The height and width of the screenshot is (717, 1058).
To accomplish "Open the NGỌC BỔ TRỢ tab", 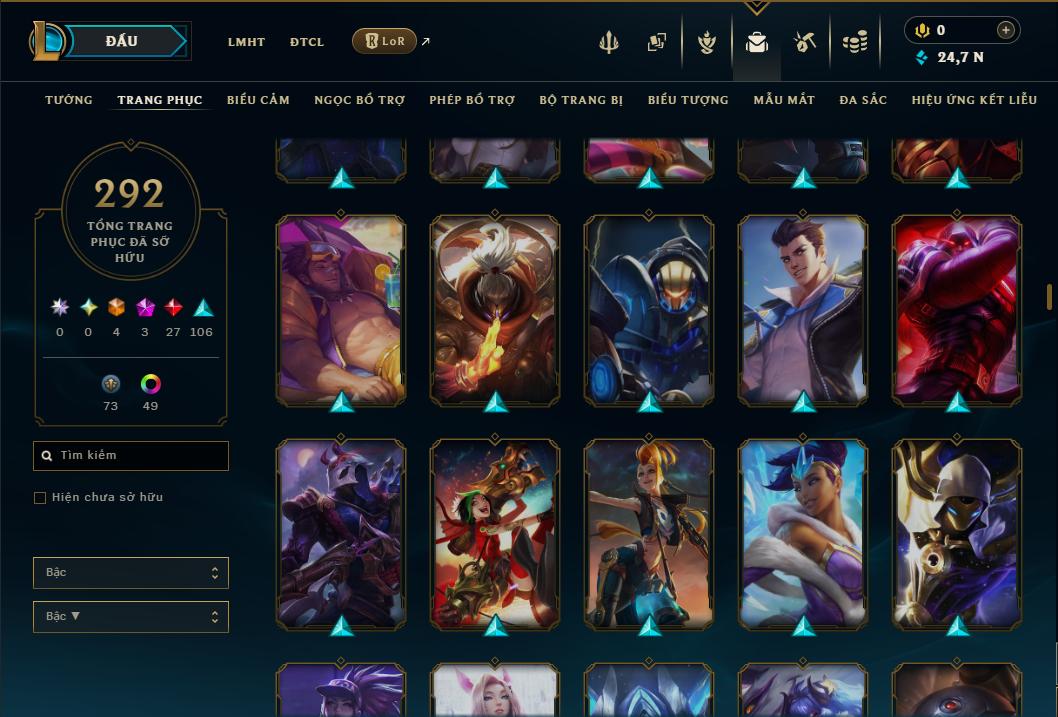I will pyautogui.click(x=359, y=100).
